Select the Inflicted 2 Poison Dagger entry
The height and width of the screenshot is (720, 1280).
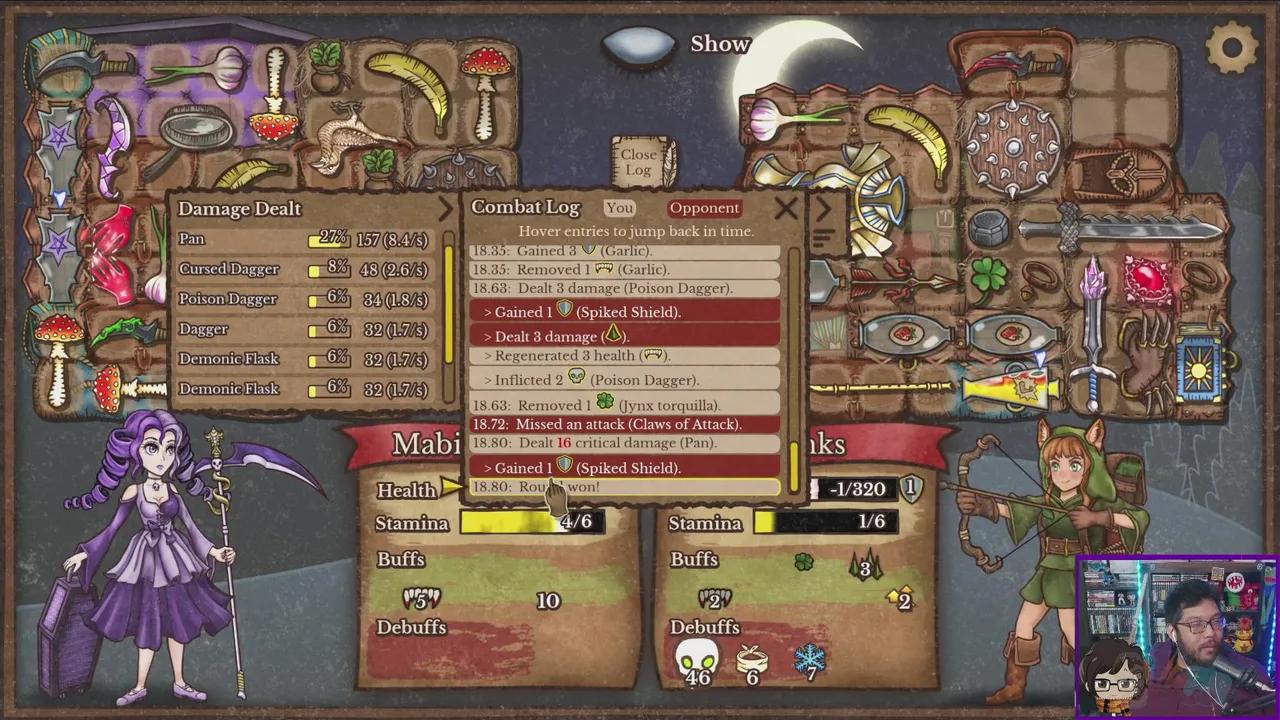point(625,380)
